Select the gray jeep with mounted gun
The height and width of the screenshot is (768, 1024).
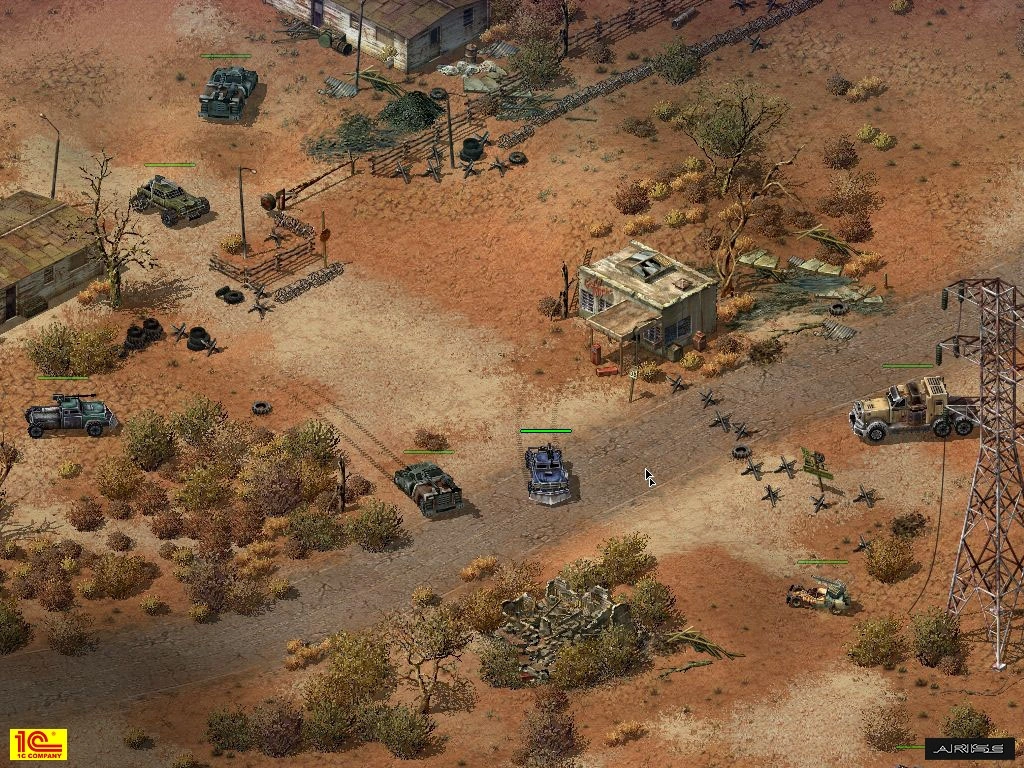tap(70, 415)
